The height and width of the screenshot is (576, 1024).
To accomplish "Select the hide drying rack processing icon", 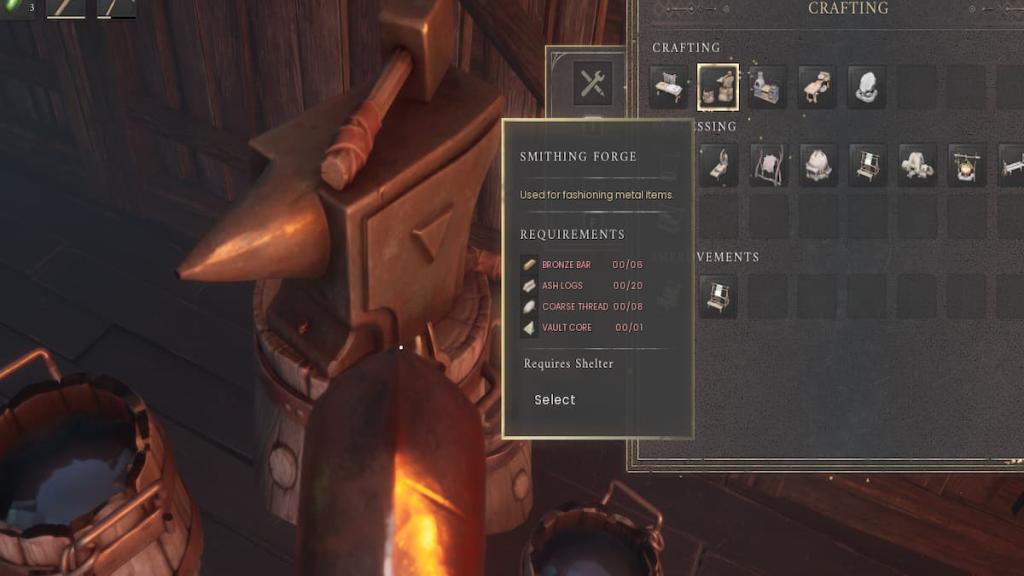I will click(x=769, y=165).
